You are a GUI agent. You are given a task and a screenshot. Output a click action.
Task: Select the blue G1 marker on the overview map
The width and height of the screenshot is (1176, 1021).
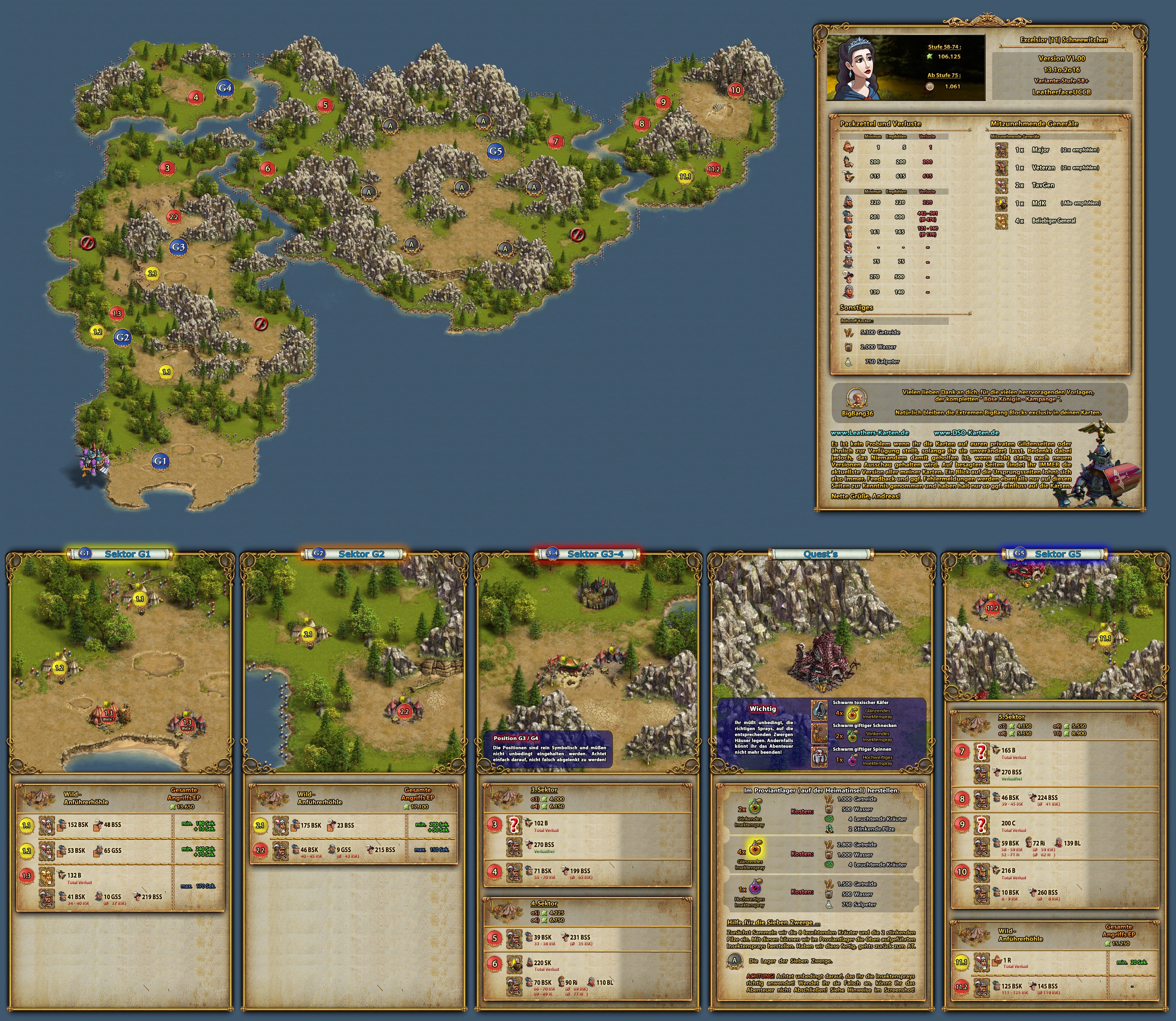160,461
